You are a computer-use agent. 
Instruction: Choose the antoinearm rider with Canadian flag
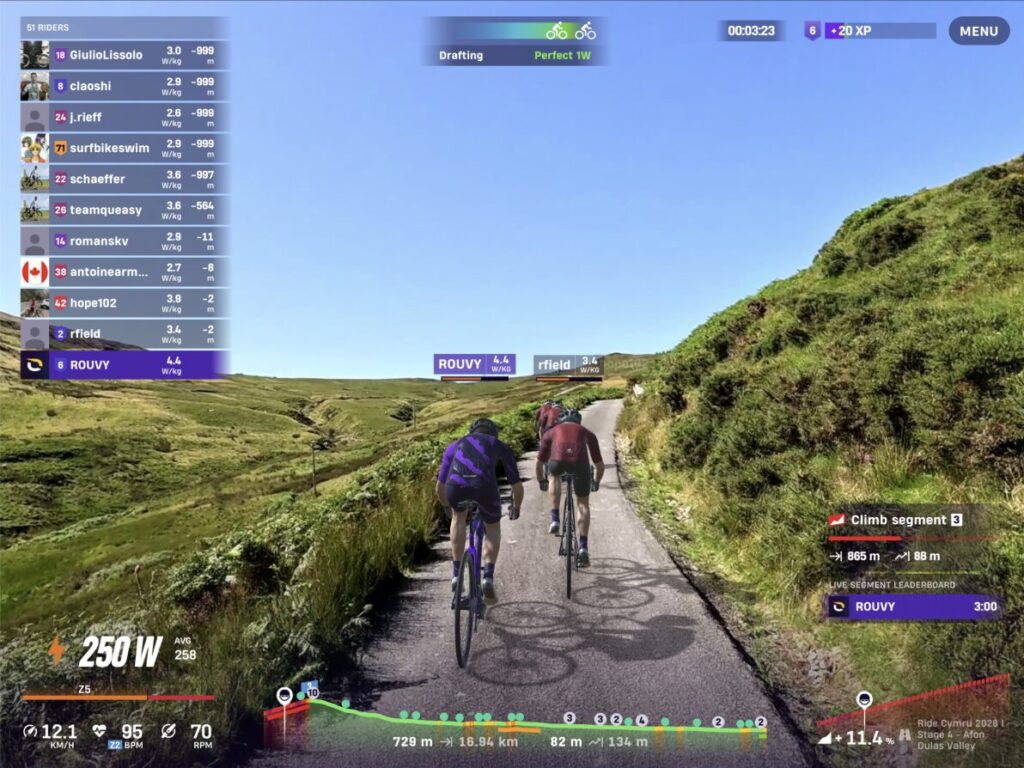pos(124,271)
